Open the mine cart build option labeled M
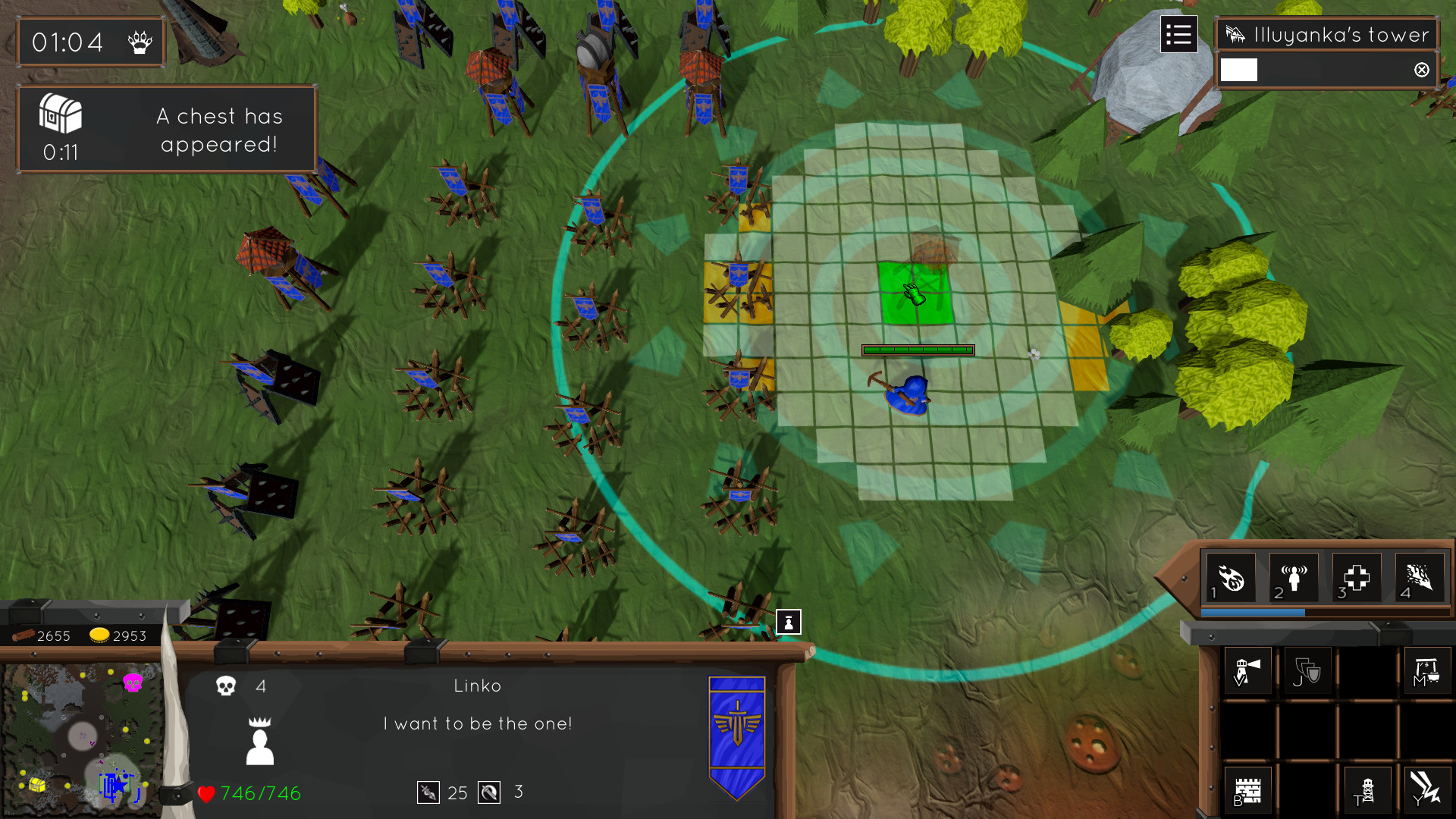The image size is (1456, 819). (x=1426, y=670)
